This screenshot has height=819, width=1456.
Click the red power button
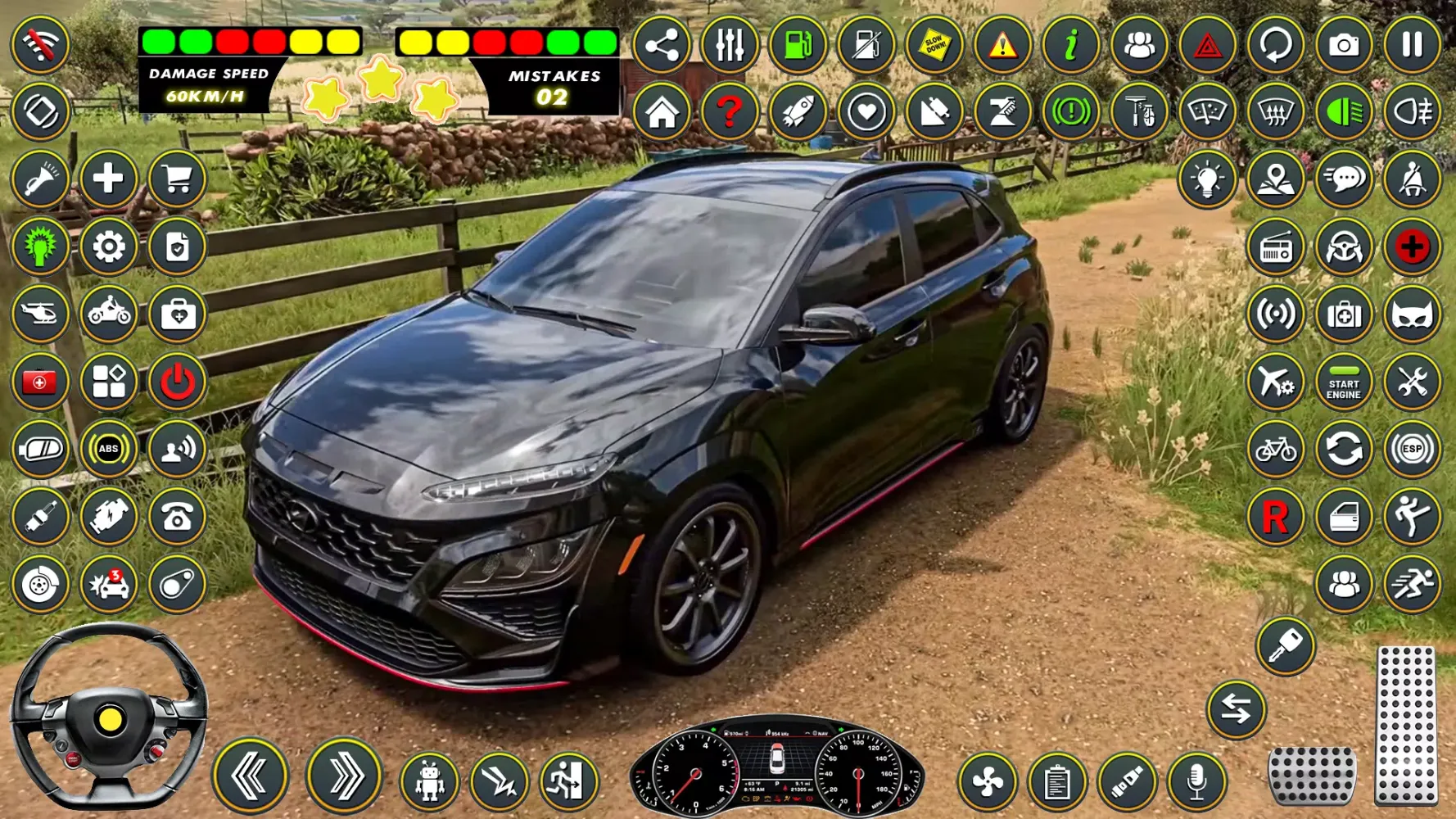pyautogui.click(x=177, y=382)
